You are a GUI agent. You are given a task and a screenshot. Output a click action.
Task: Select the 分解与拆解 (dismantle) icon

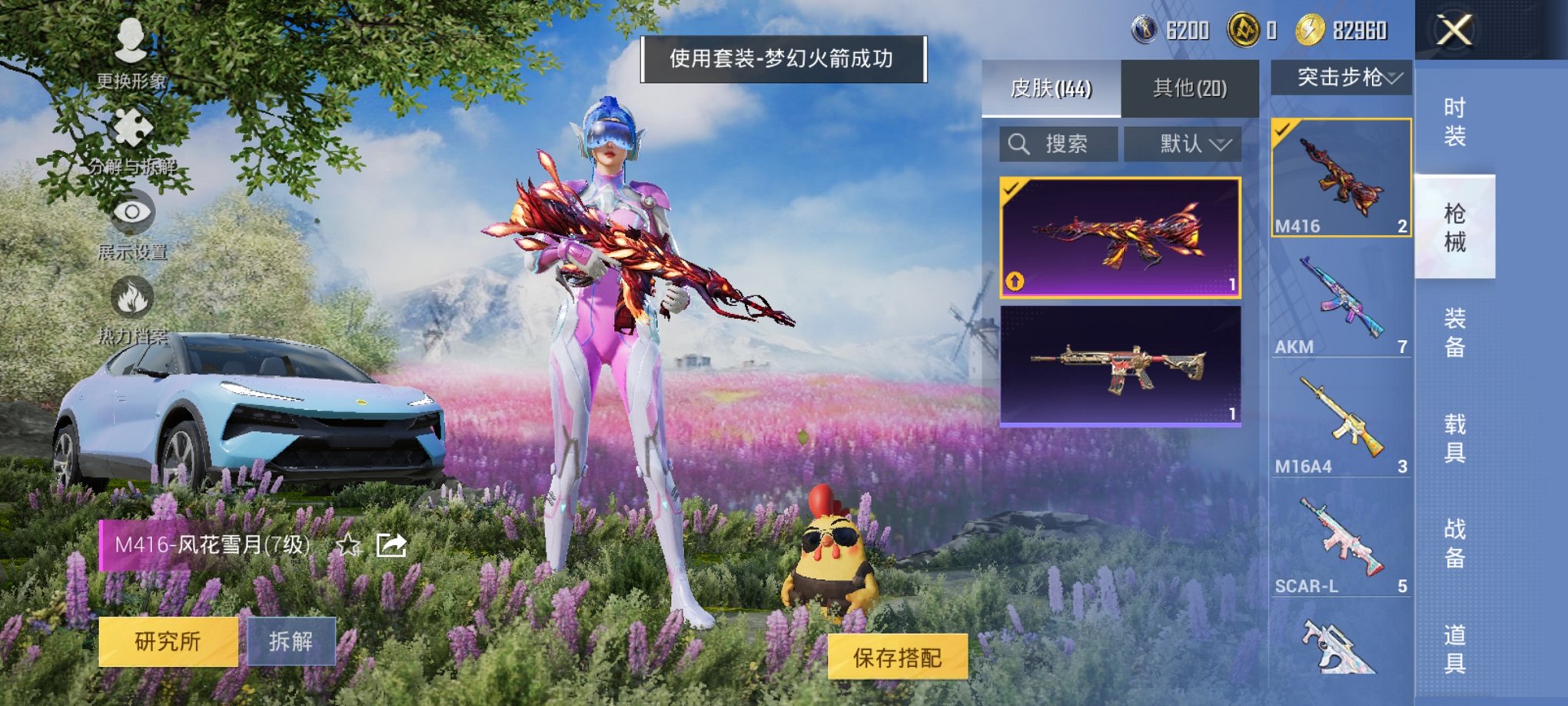[x=131, y=131]
